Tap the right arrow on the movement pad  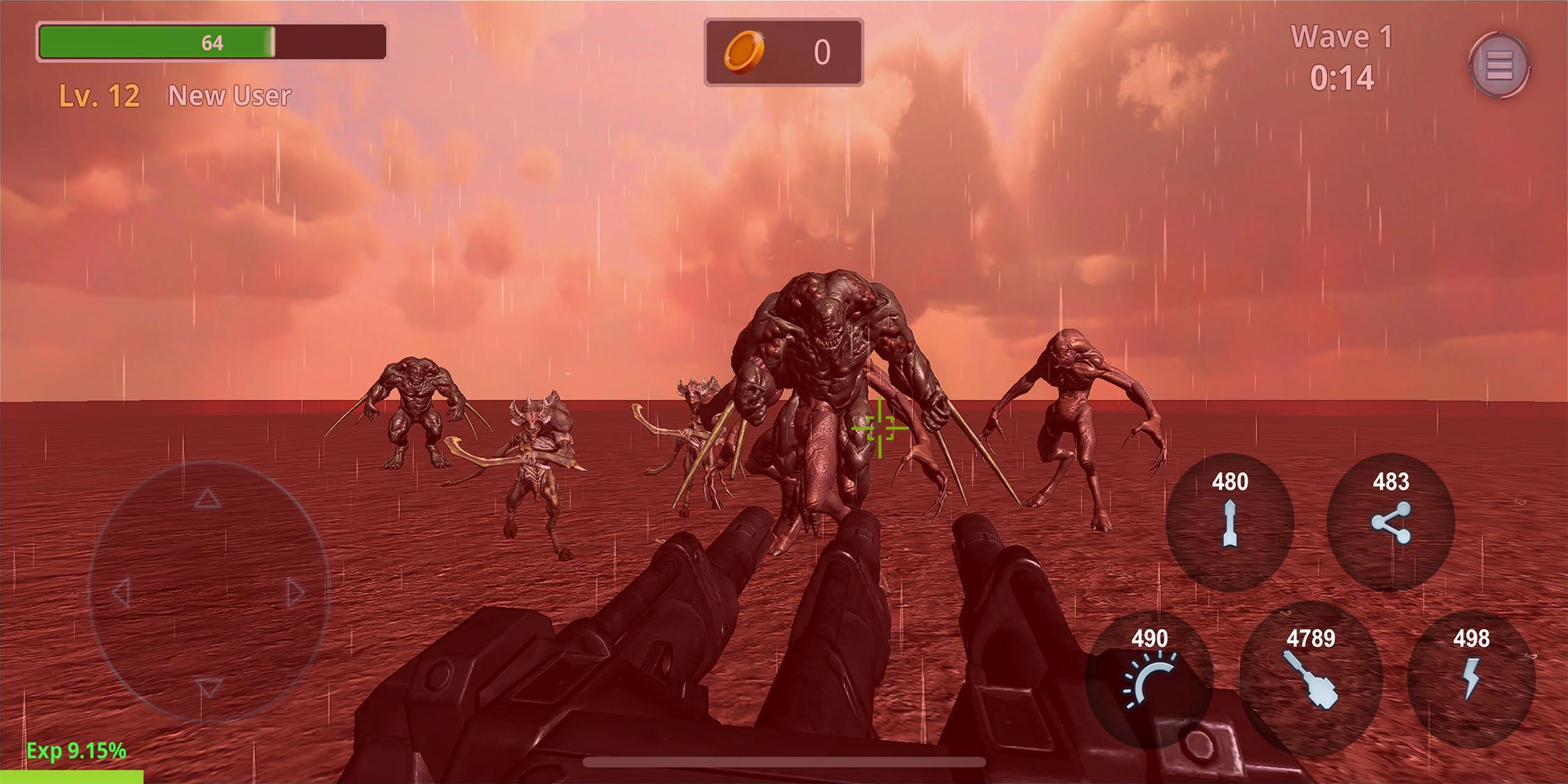tap(295, 593)
